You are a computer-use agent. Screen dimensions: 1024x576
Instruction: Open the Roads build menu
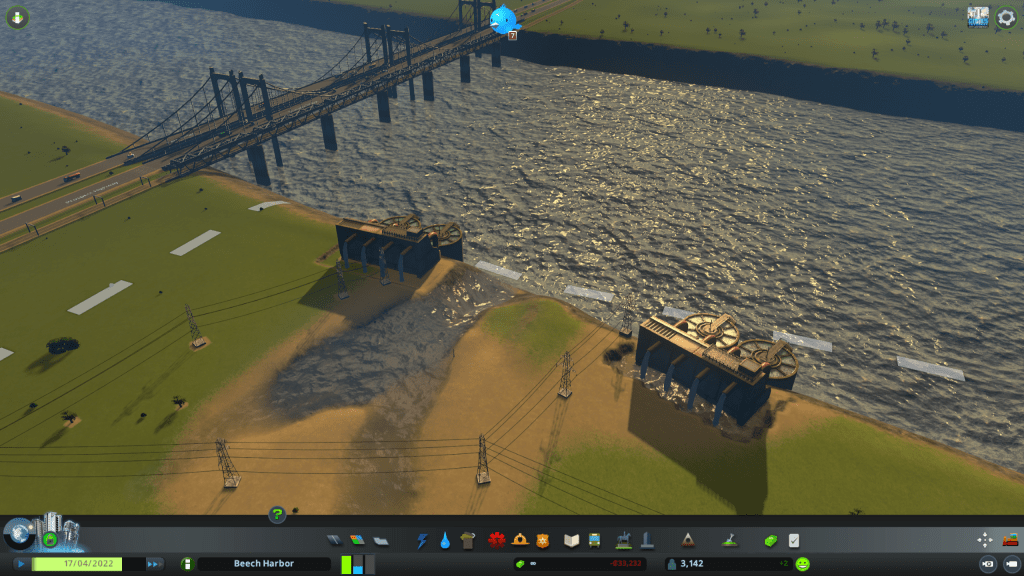[334, 540]
